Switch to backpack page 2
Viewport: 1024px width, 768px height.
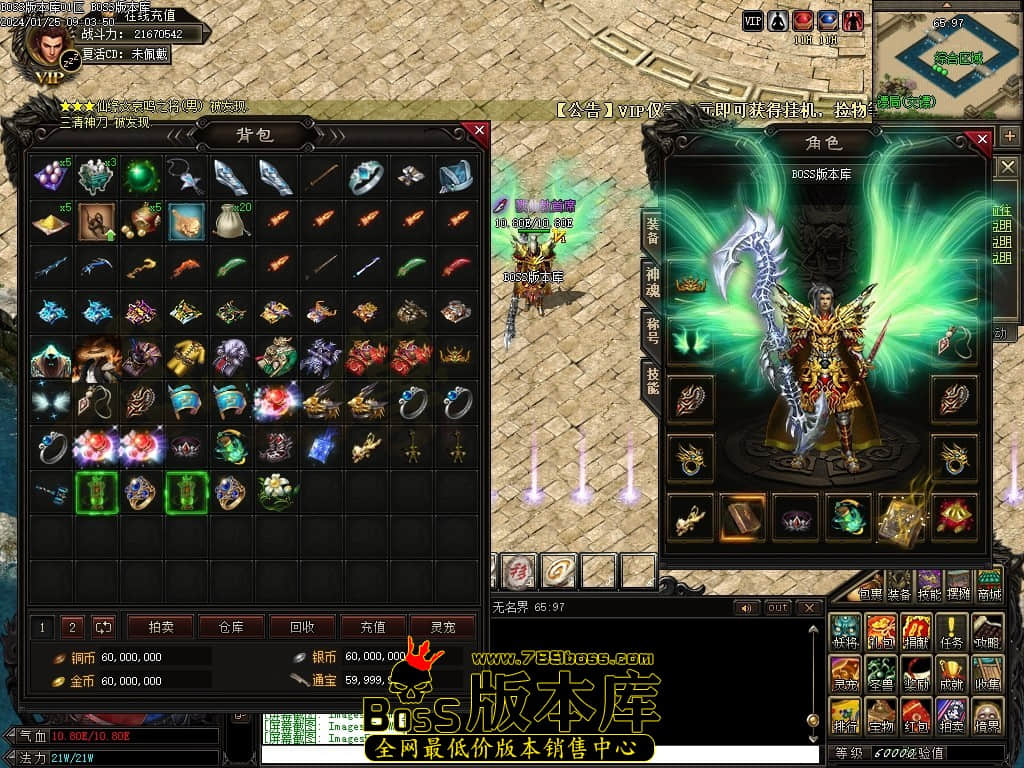point(71,627)
